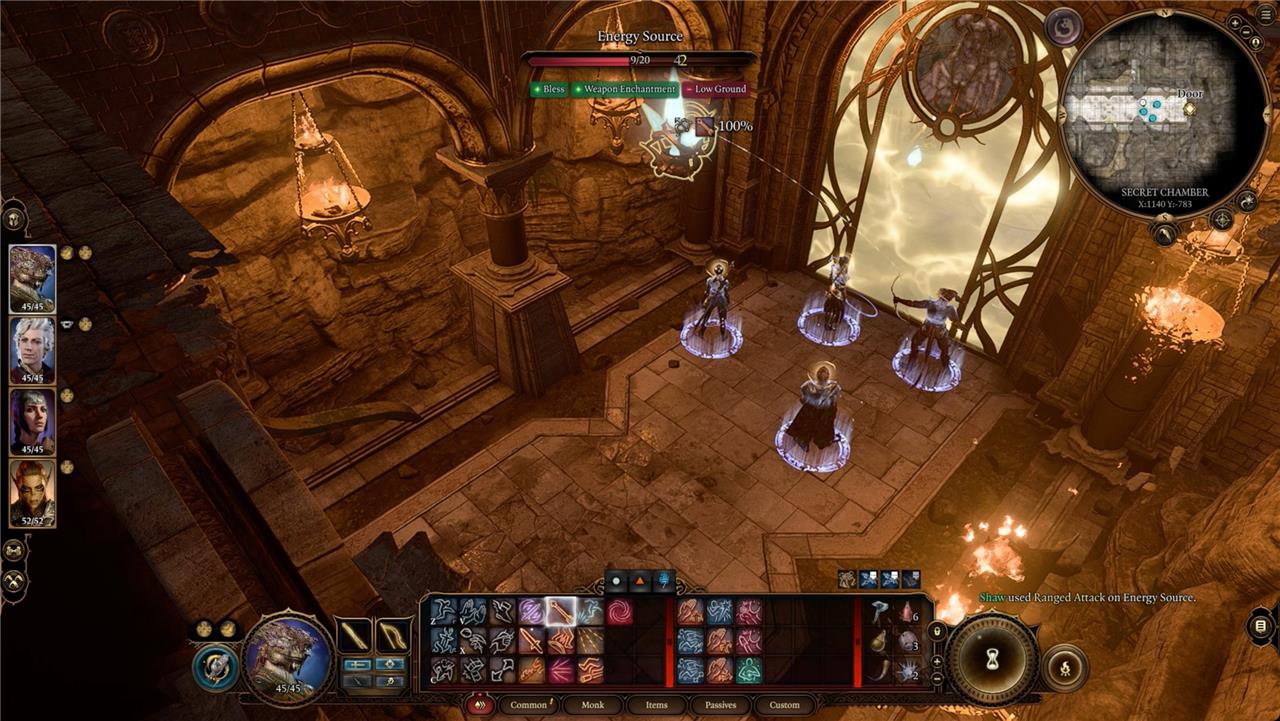Viewport: 1280px width, 721px height.
Task: Select the highlighted ranged attack hotbar slot
Action: click(x=561, y=611)
